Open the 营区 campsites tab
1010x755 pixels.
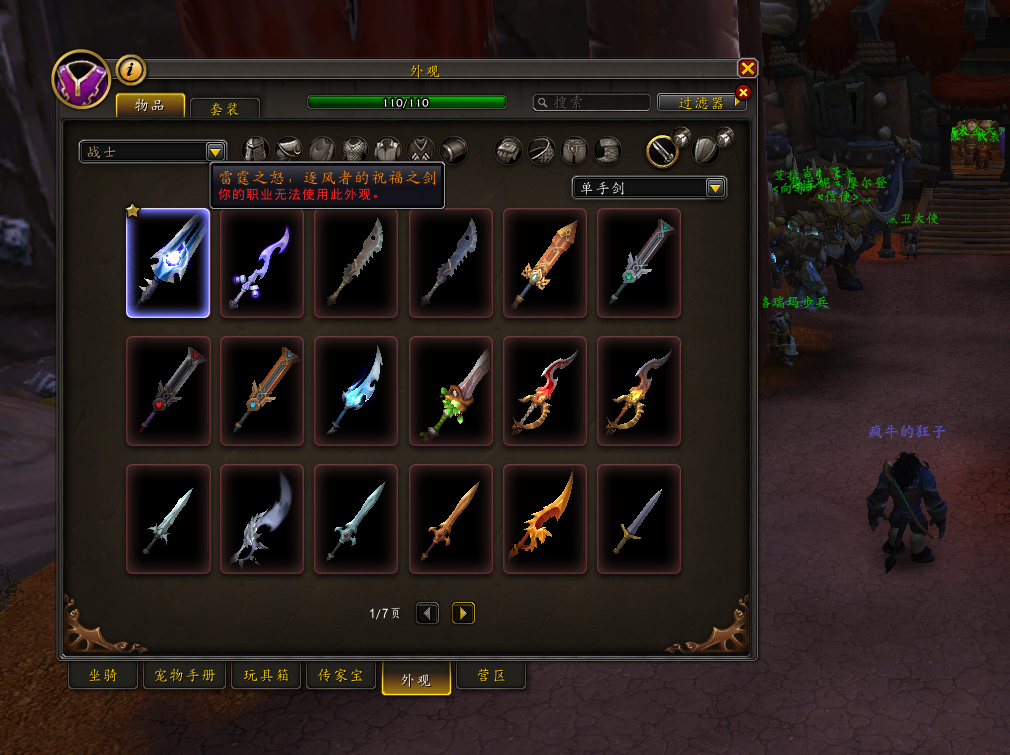pos(491,676)
